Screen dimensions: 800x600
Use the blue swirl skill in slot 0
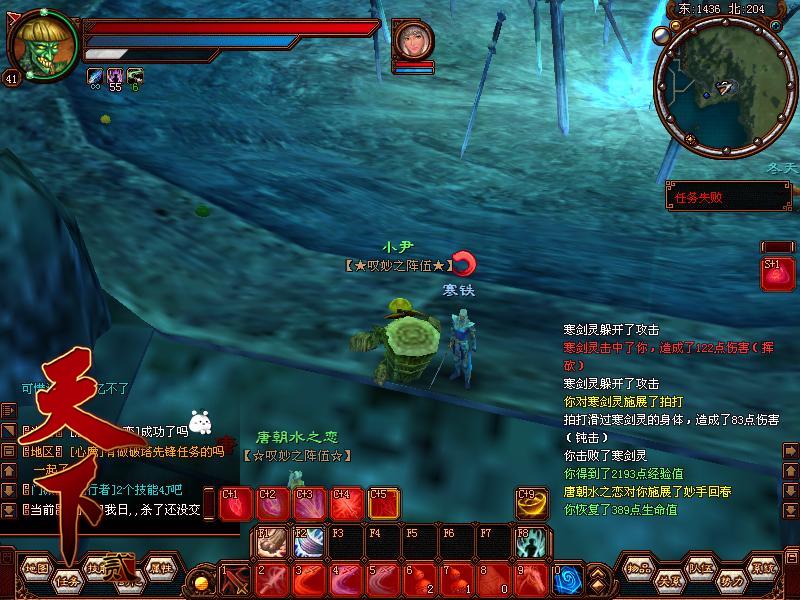point(568,579)
